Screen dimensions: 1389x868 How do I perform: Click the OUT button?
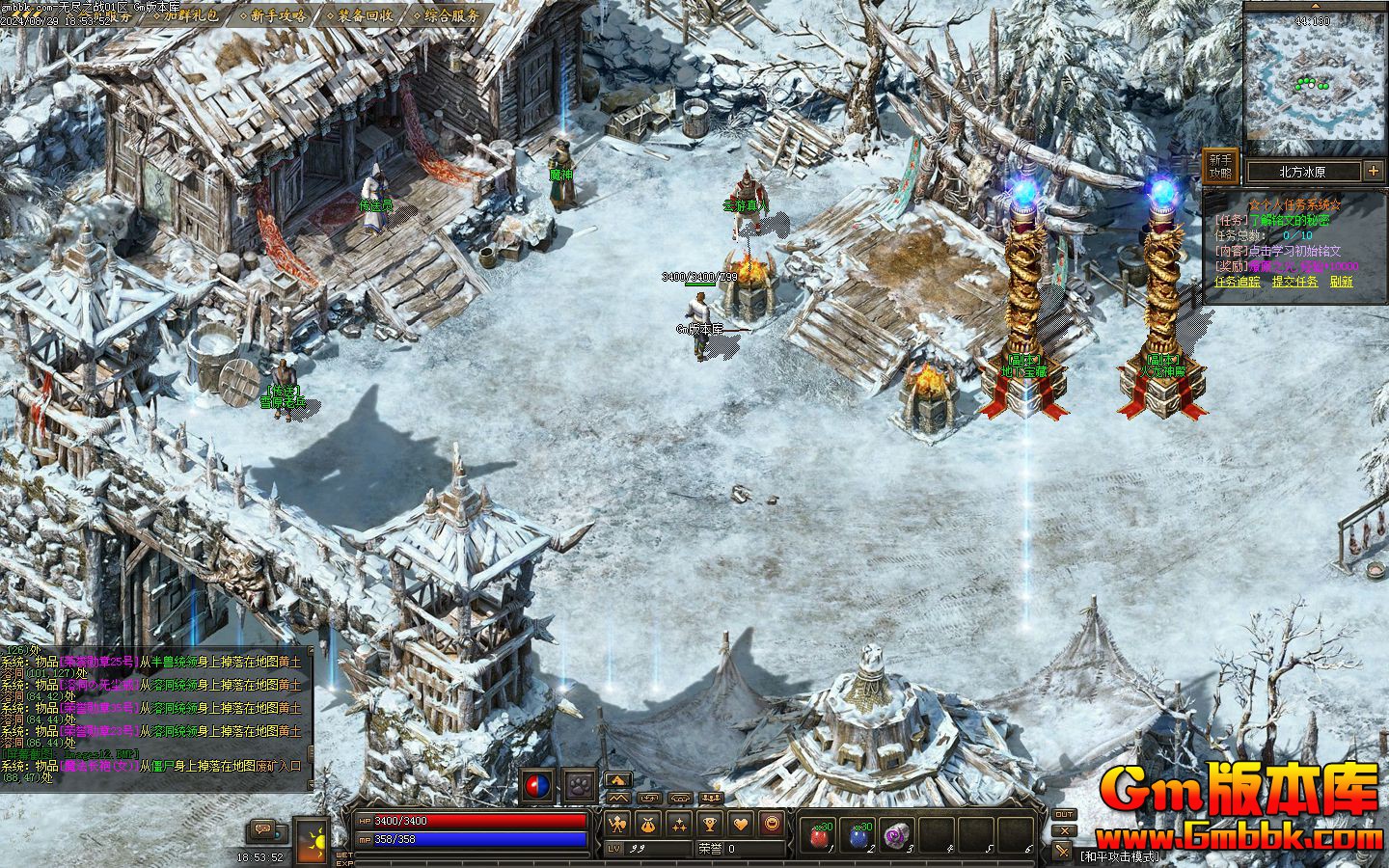(1064, 815)
